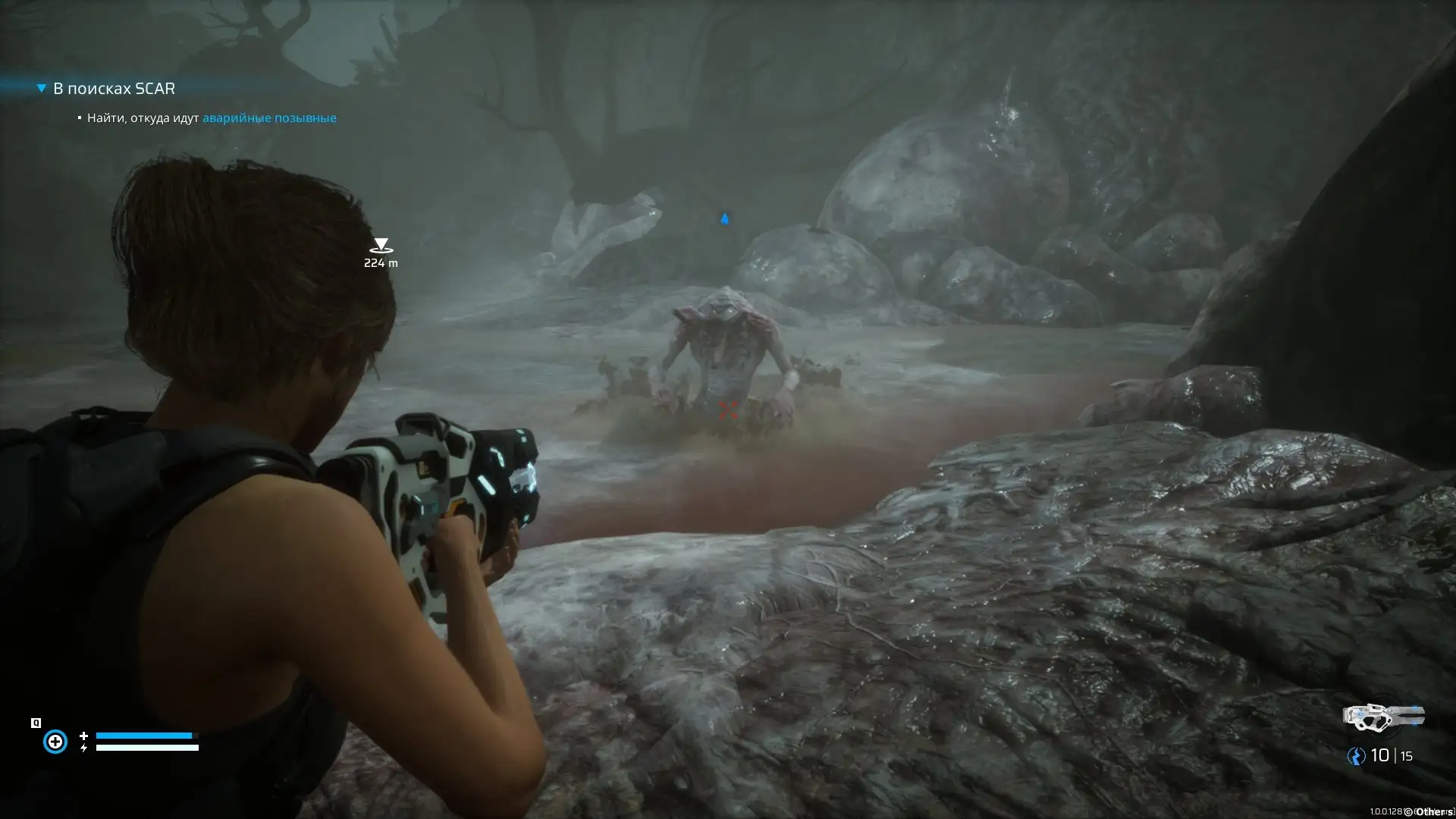Screen dimensions: 1456x819
Task: Select the 224 m waypoint marker
Action: pos(381,246)
